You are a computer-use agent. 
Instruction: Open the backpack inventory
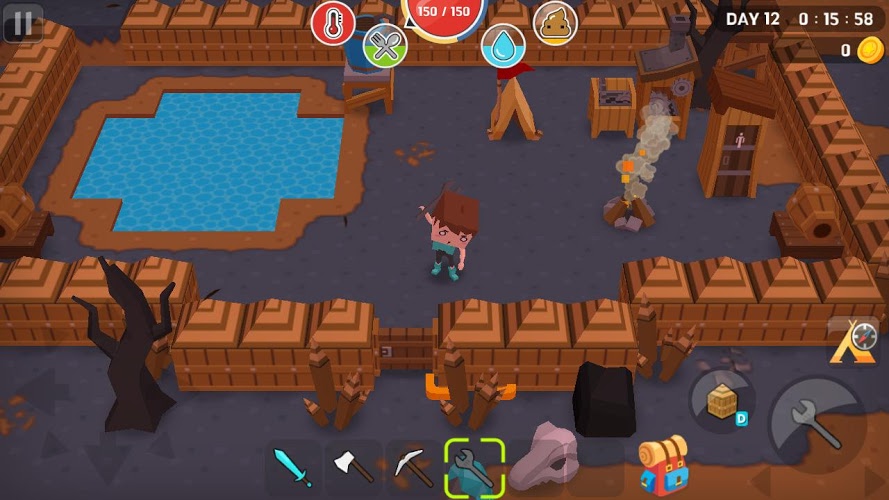[x=661, y=466]
